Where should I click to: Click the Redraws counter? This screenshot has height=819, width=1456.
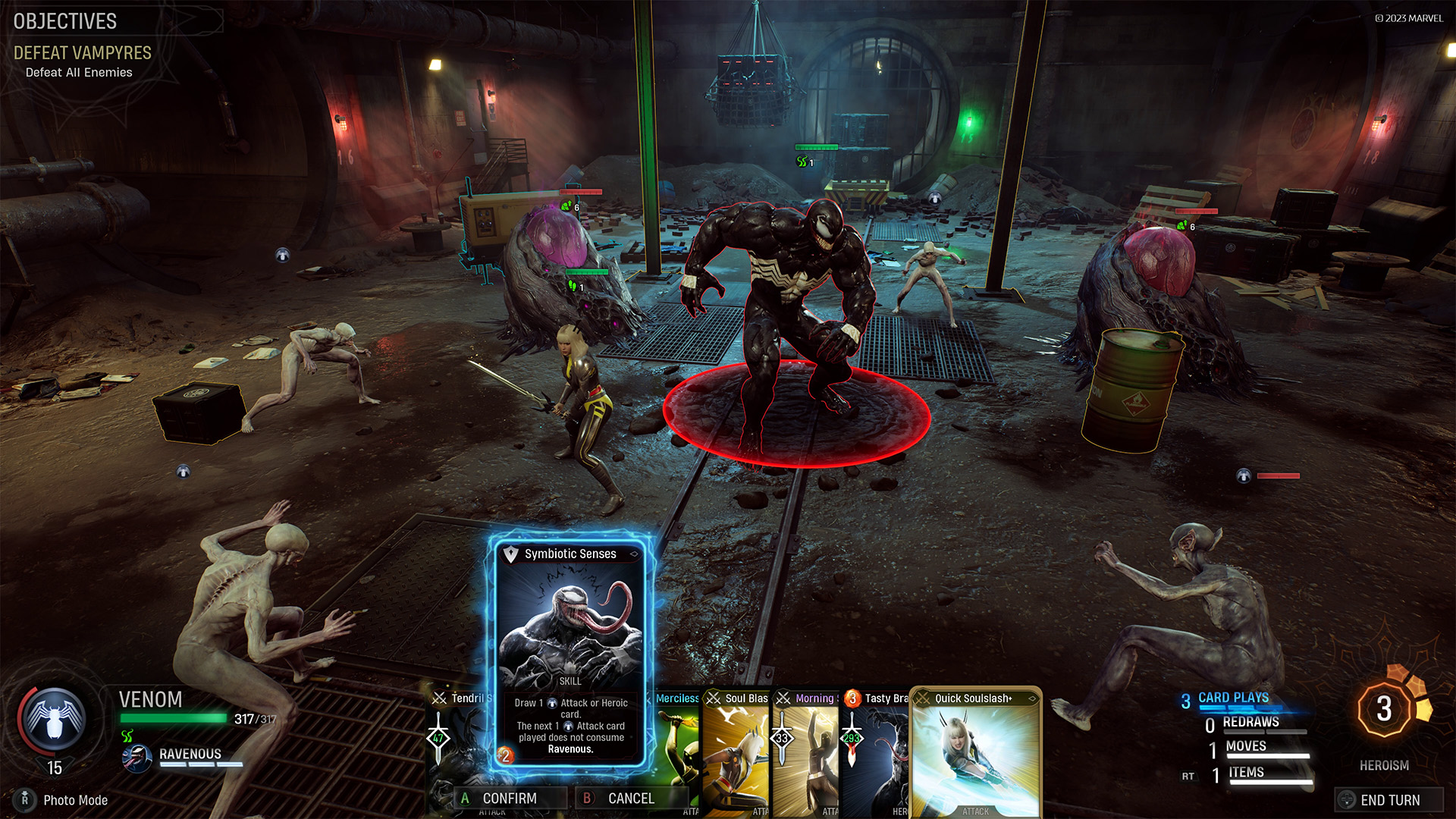(1250, 723)
